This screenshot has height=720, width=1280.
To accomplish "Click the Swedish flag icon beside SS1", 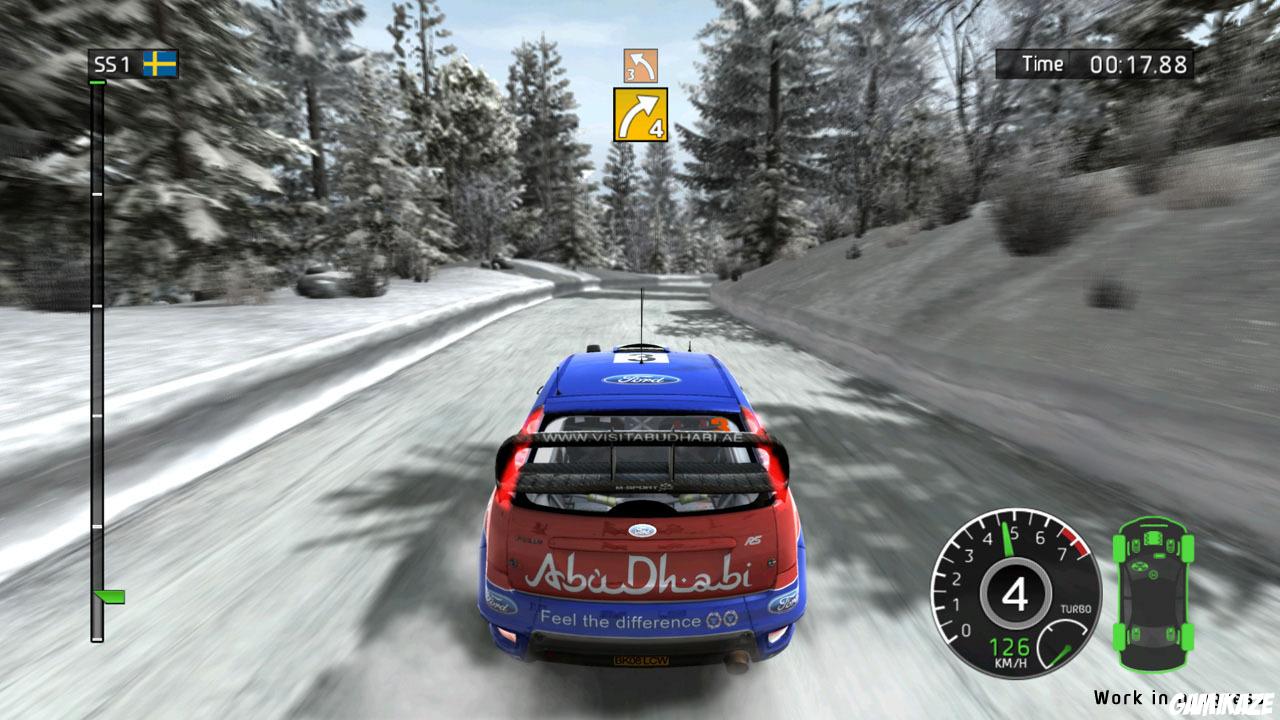I will pos(160,61).
